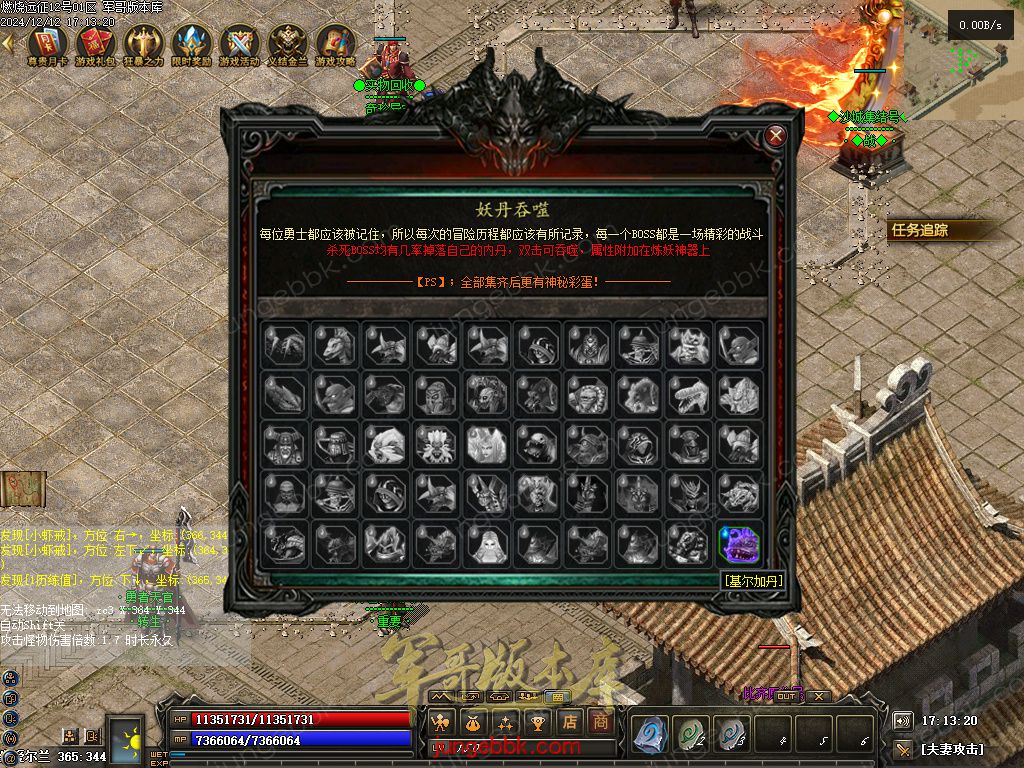Viewport: 1024px width, 768px height.
Task: Collapse the top icon bar with the arrow
Action: 8,43
